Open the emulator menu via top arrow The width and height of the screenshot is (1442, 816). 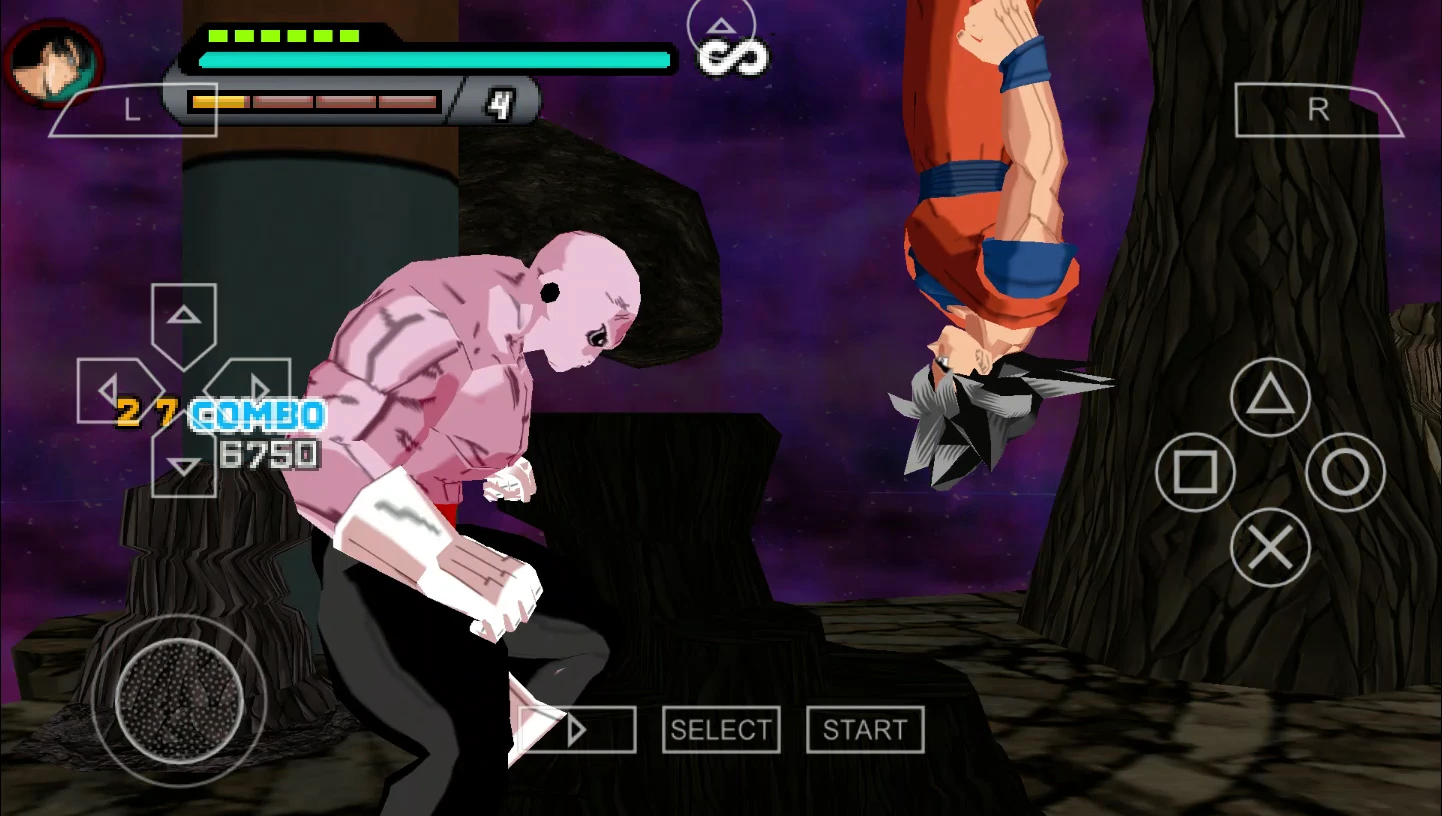[x=721, y=27]
